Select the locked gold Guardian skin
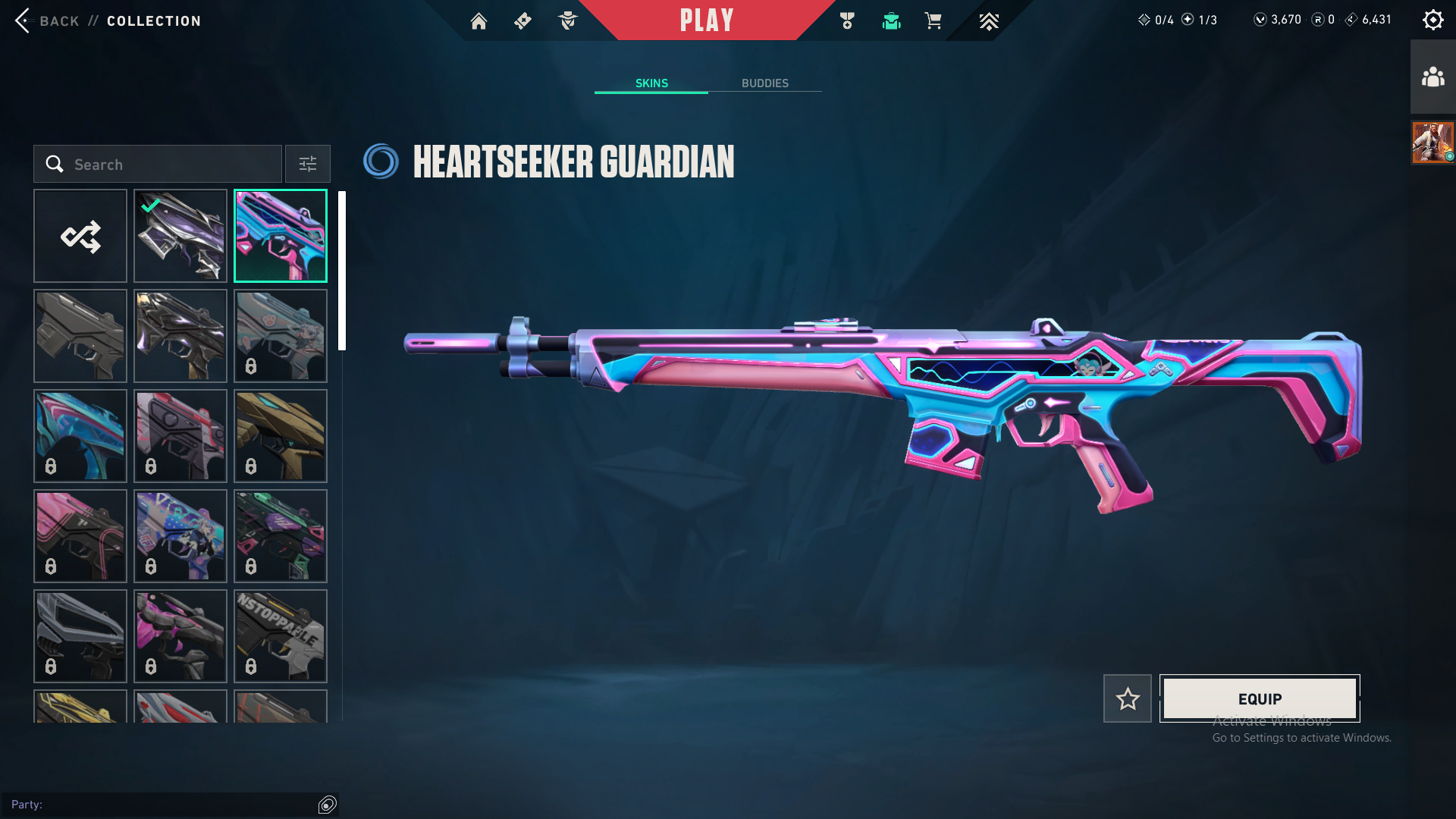Screen dimensions: 1456x819 (281, 436)
